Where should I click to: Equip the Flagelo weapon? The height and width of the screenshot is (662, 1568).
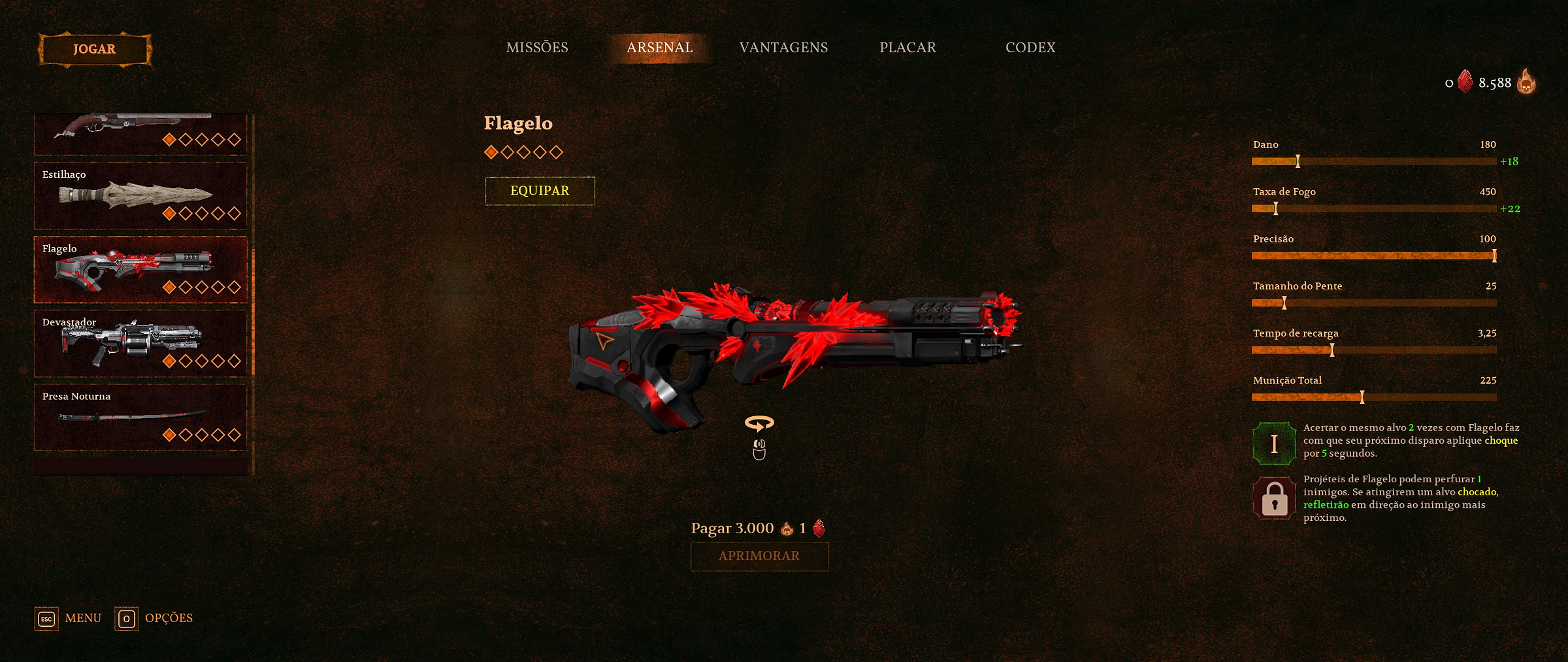(540, 191)
